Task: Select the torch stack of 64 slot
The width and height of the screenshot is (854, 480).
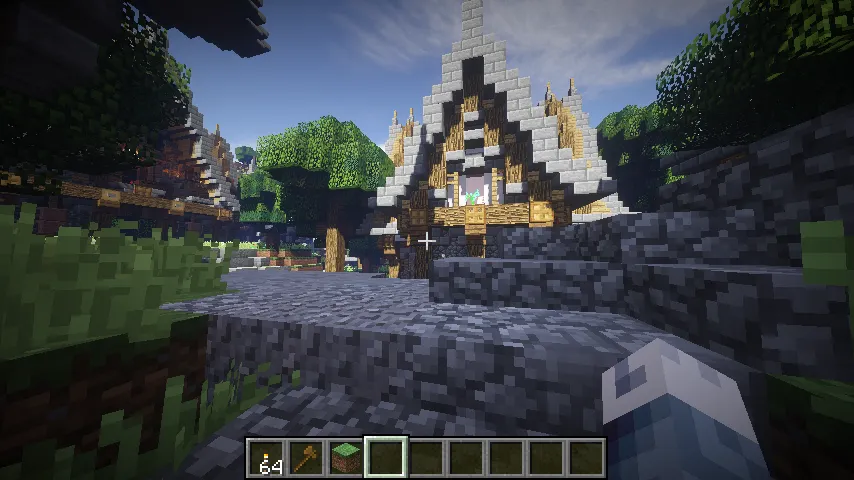Action: 267,458
